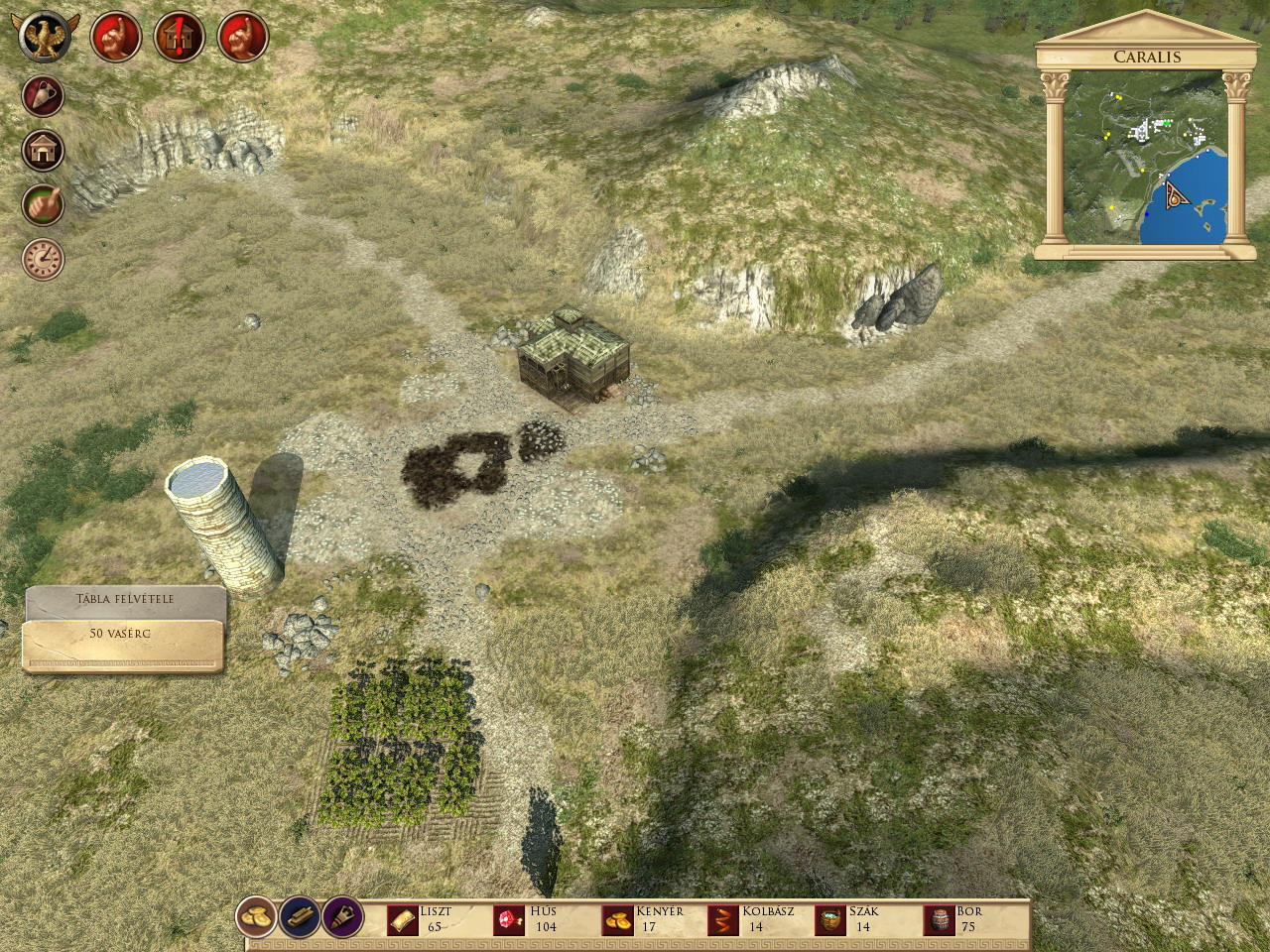The width and height of the screenshot is (1270, 952).
Task: Open the temple building menu
Action: pos(44,151)
